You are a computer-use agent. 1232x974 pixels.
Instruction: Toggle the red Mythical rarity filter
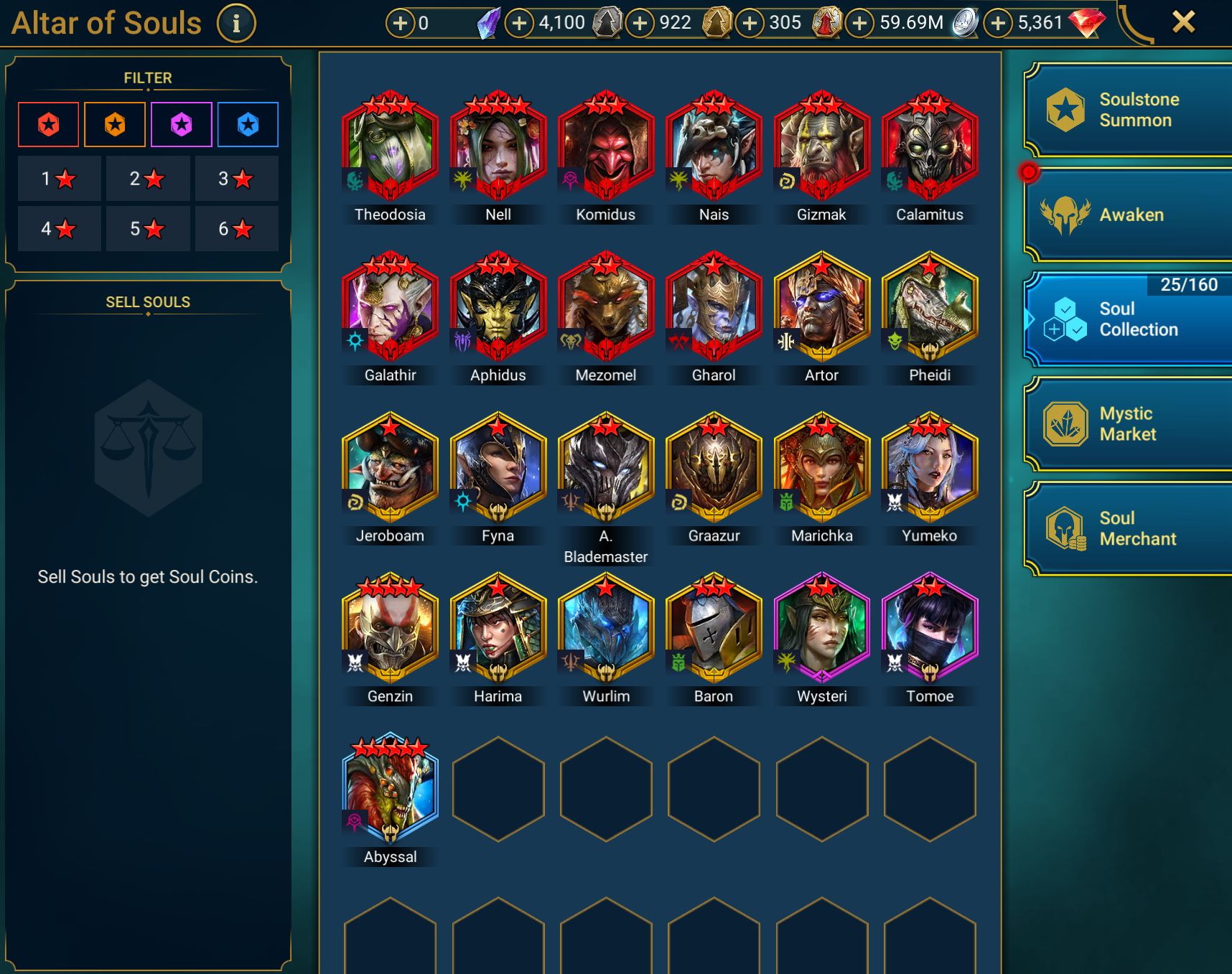click(x=49, y=125)
